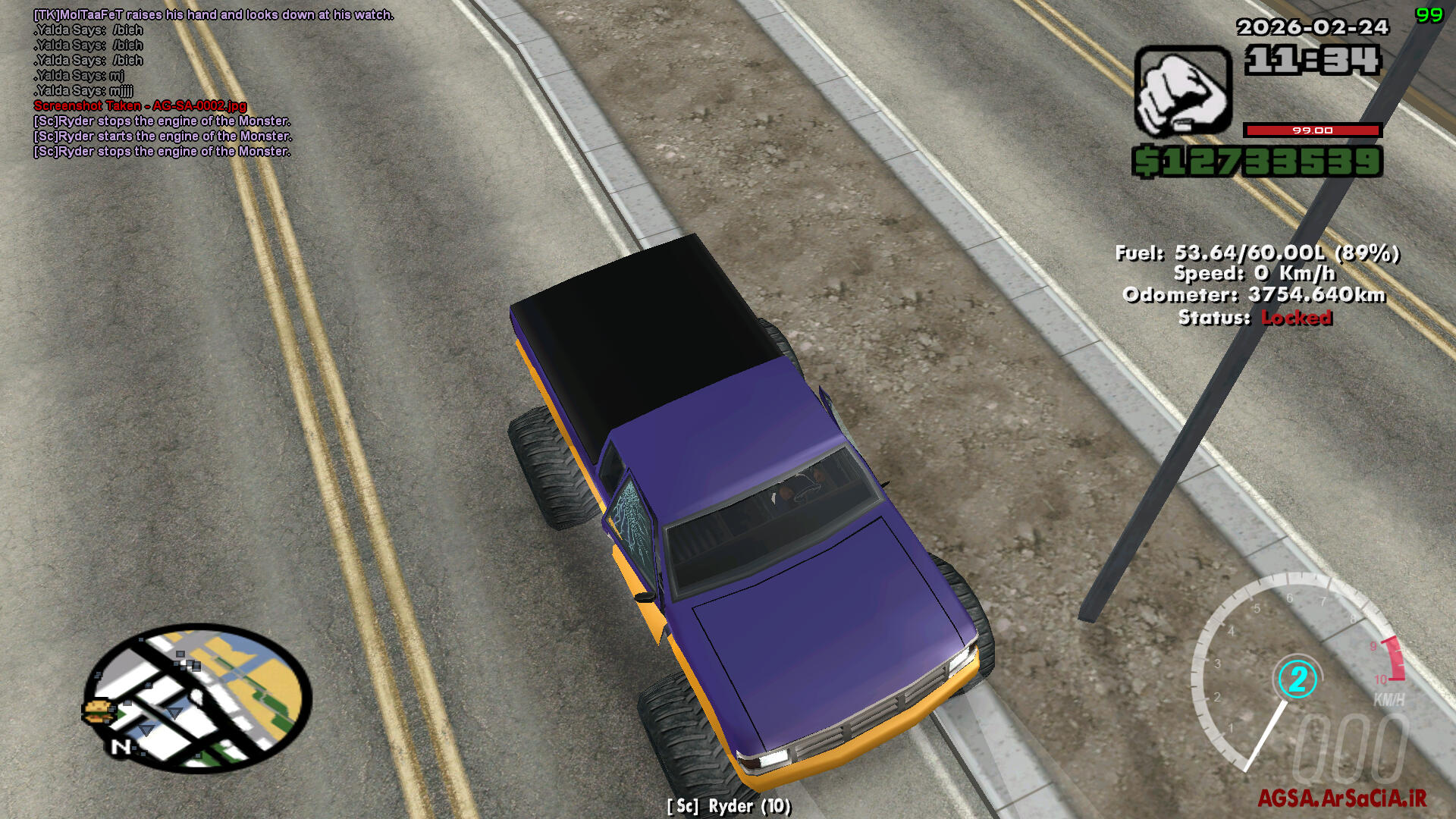The width and height of the screenshot is (1456, 819).
Task: Select the burger marker on the minimap
Action: pos(98,711)
